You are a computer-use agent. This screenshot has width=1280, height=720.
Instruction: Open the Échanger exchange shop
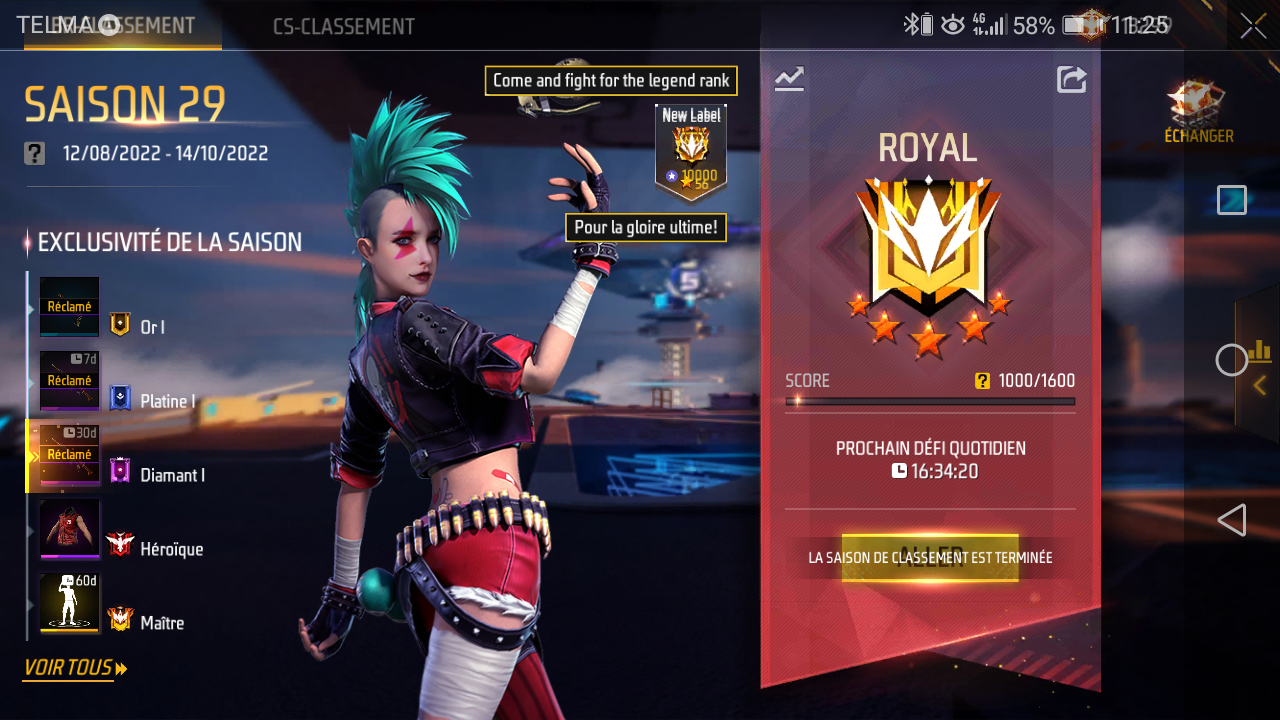1198,112
